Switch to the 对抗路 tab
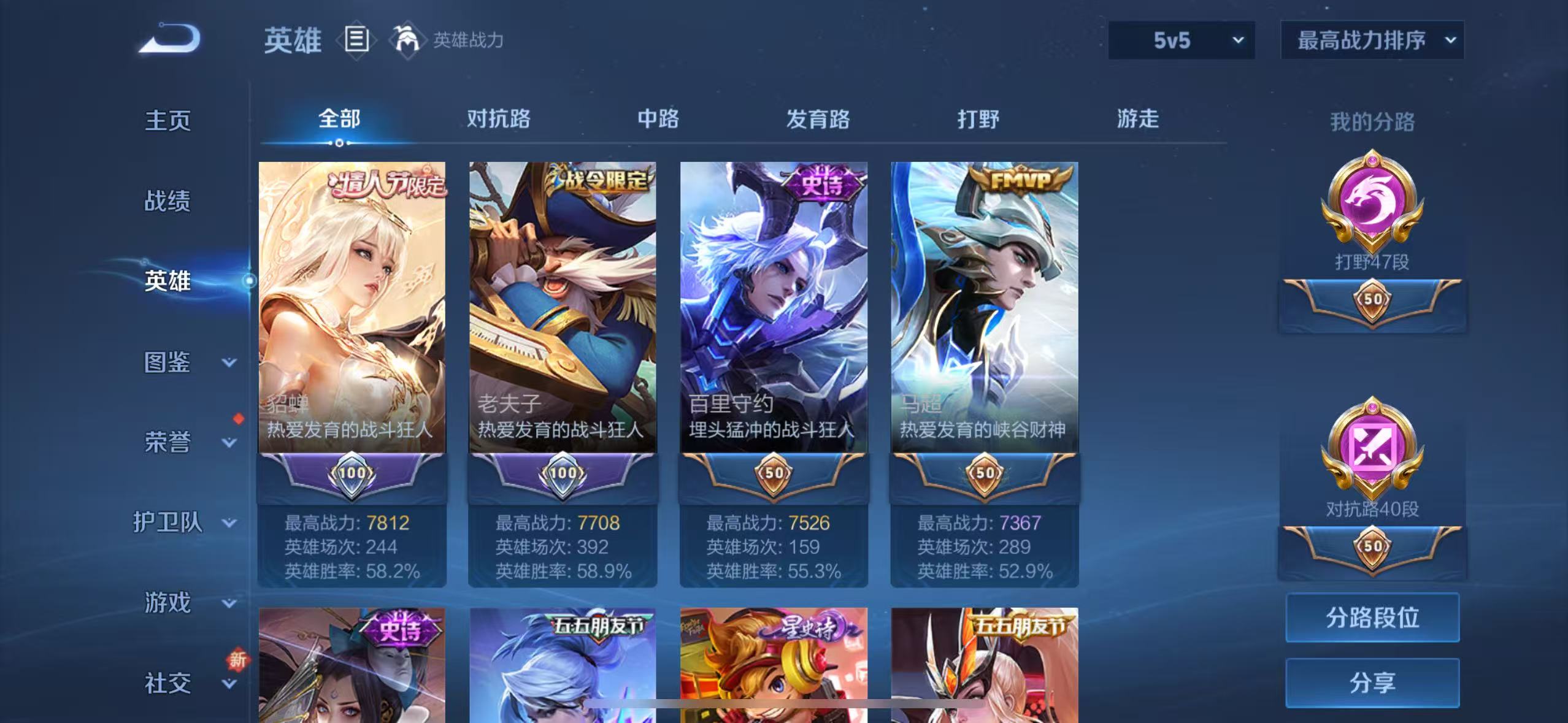Screen dimensions: 1568x723 [499, 118]
